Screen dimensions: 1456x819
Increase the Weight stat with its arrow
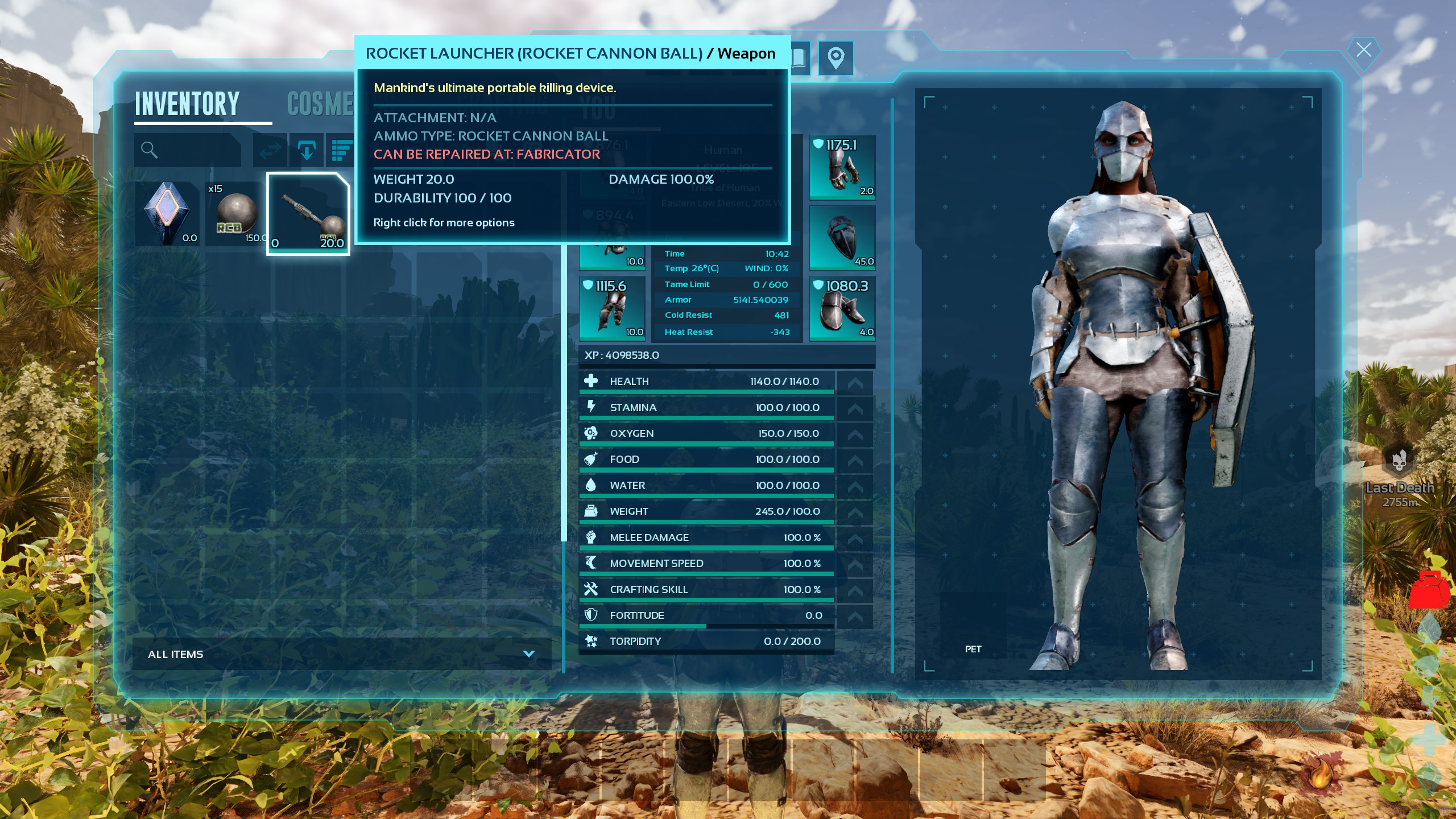pyautogui.click(x=855, y=511)
